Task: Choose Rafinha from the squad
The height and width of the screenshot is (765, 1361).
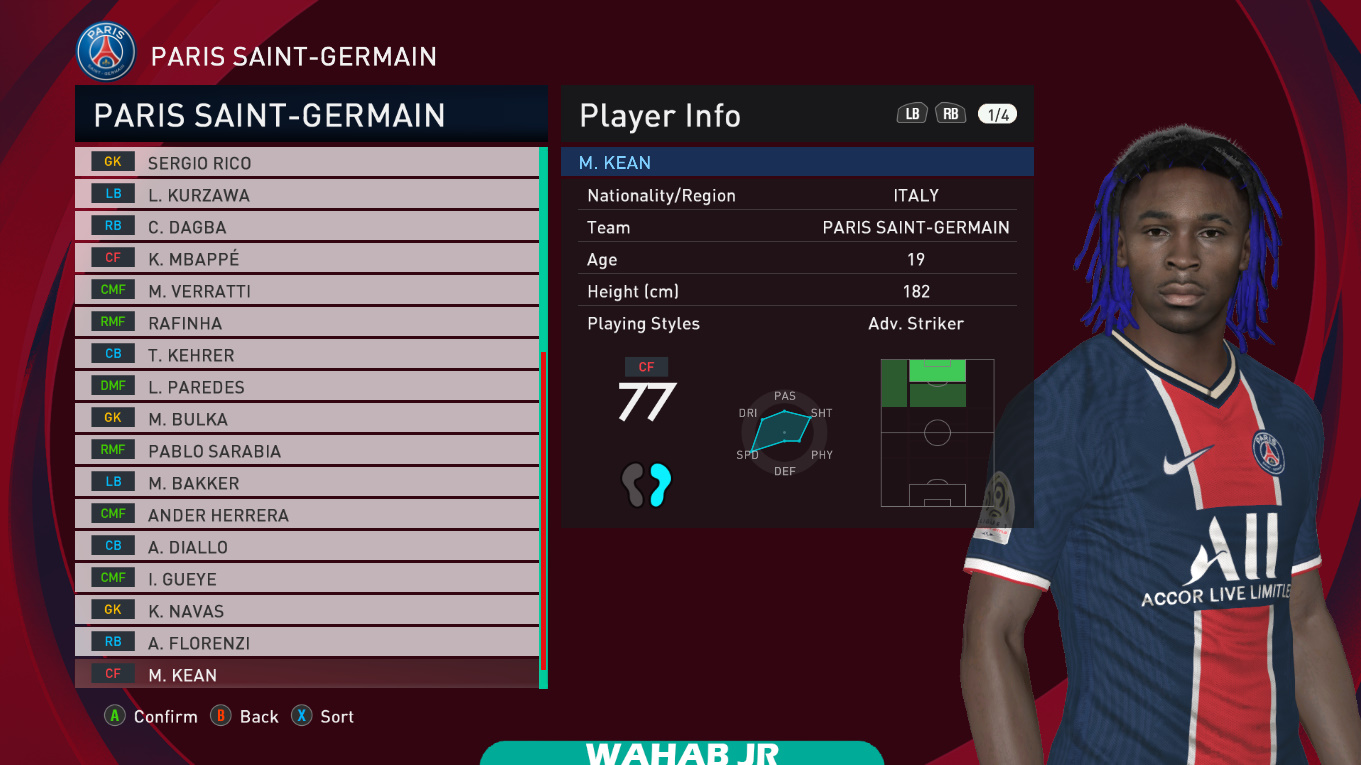Action: point(306,323)
